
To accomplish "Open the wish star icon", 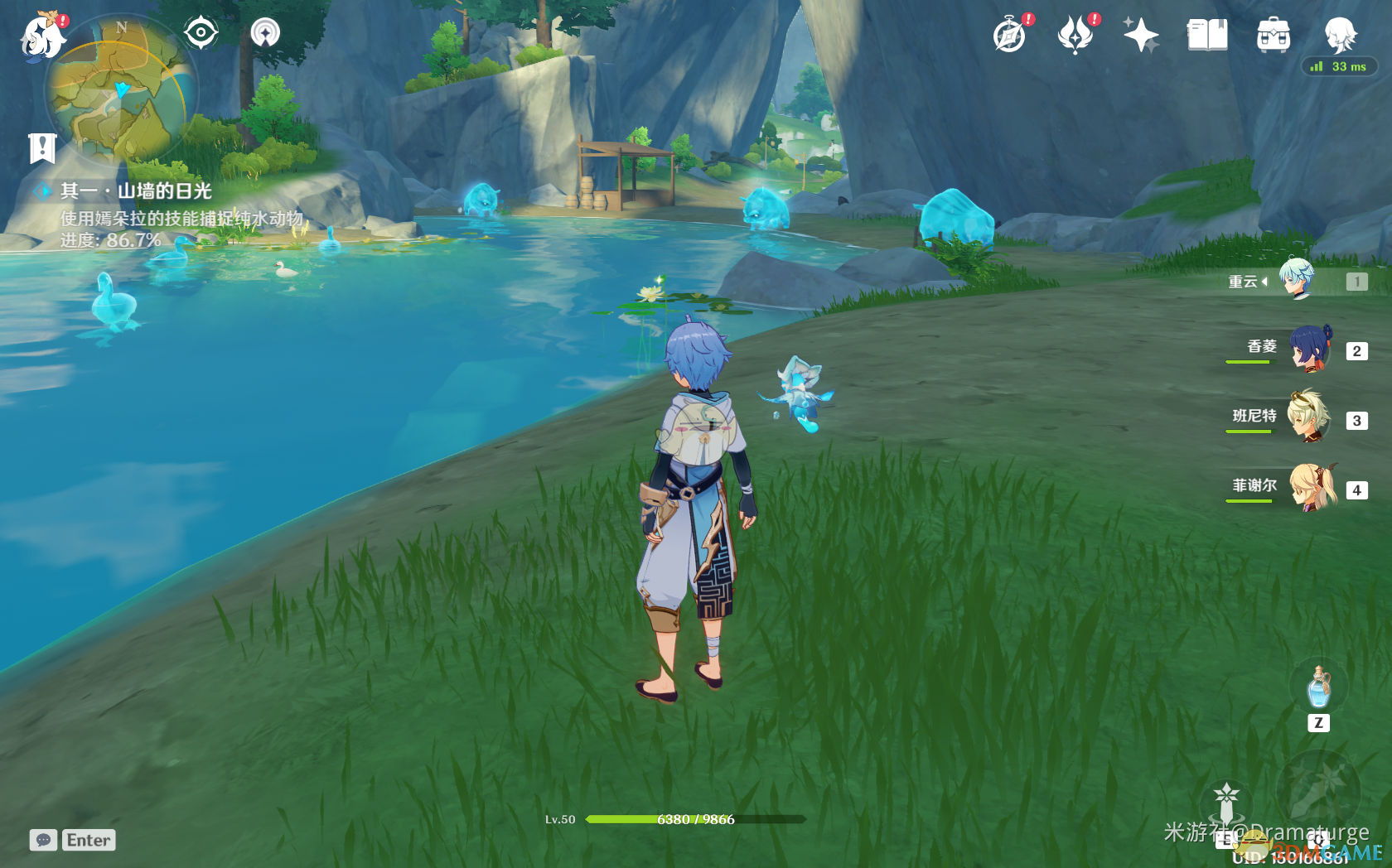I will [1141, 36].
